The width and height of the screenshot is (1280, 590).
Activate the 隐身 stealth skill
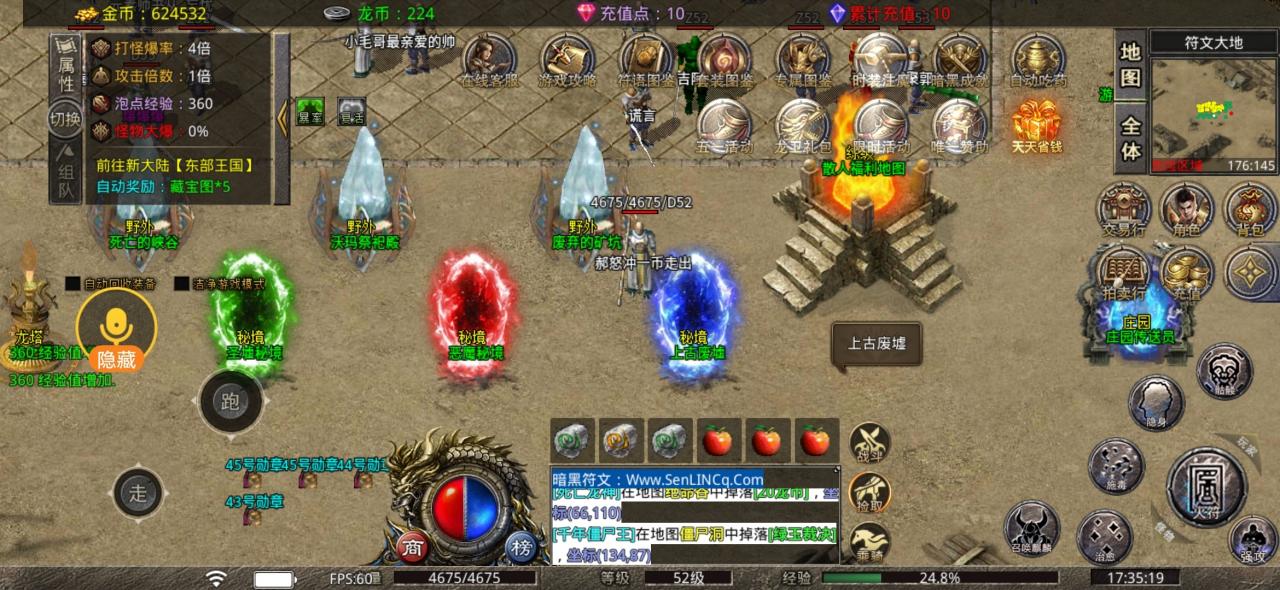[1156, 402]
